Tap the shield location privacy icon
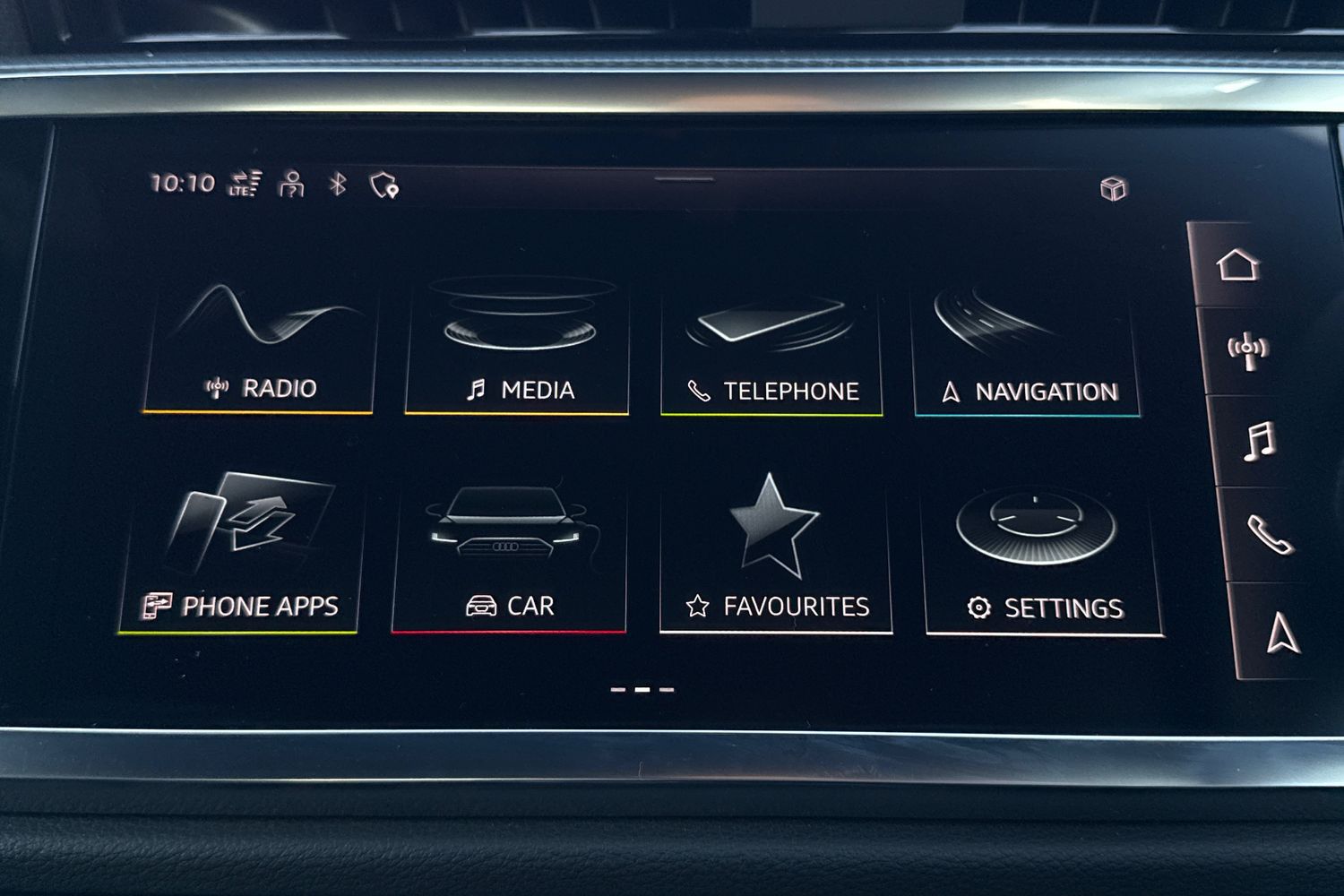 click(x=383, y=185)
